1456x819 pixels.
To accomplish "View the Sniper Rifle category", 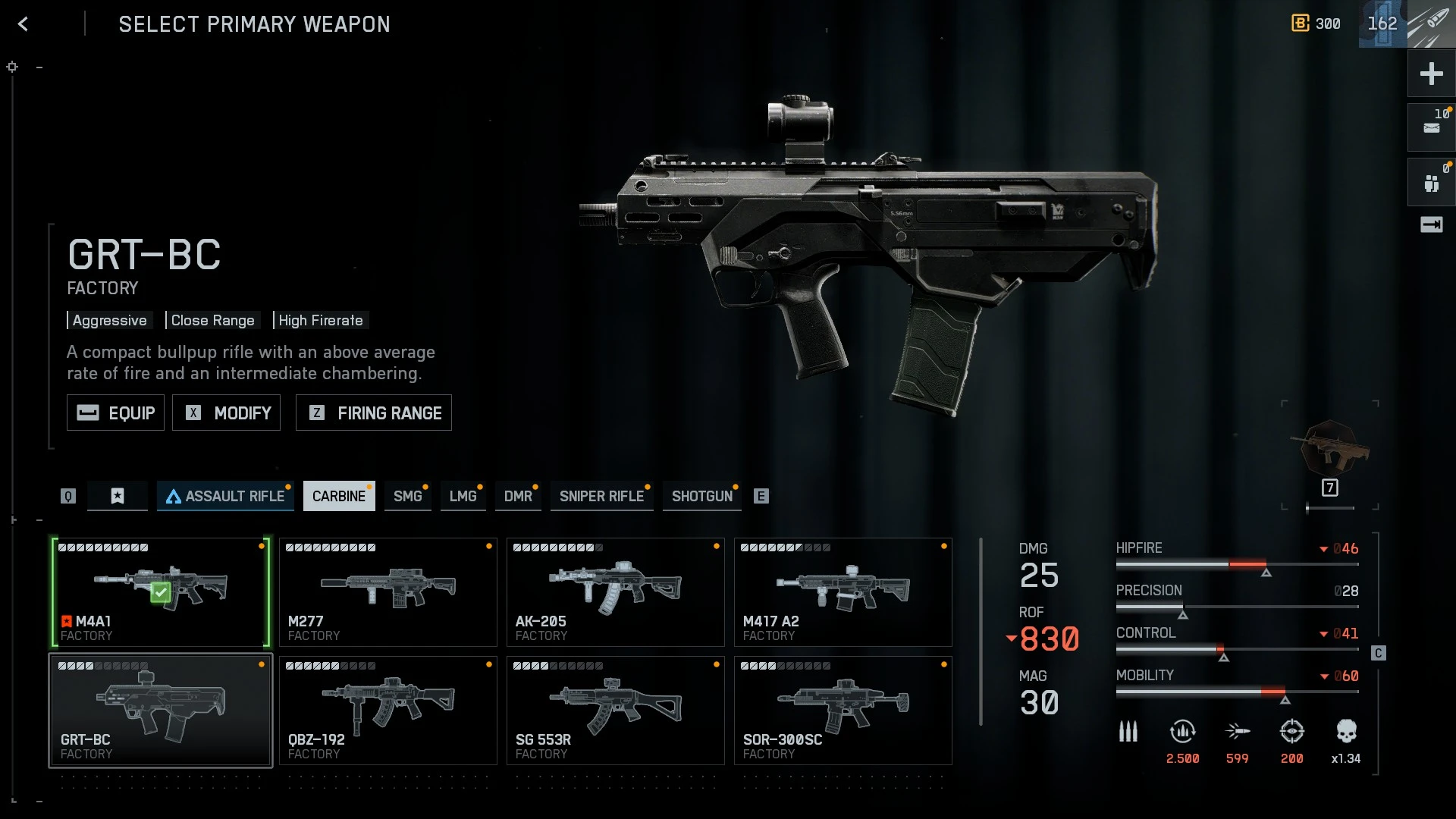I will coord(601,496).
